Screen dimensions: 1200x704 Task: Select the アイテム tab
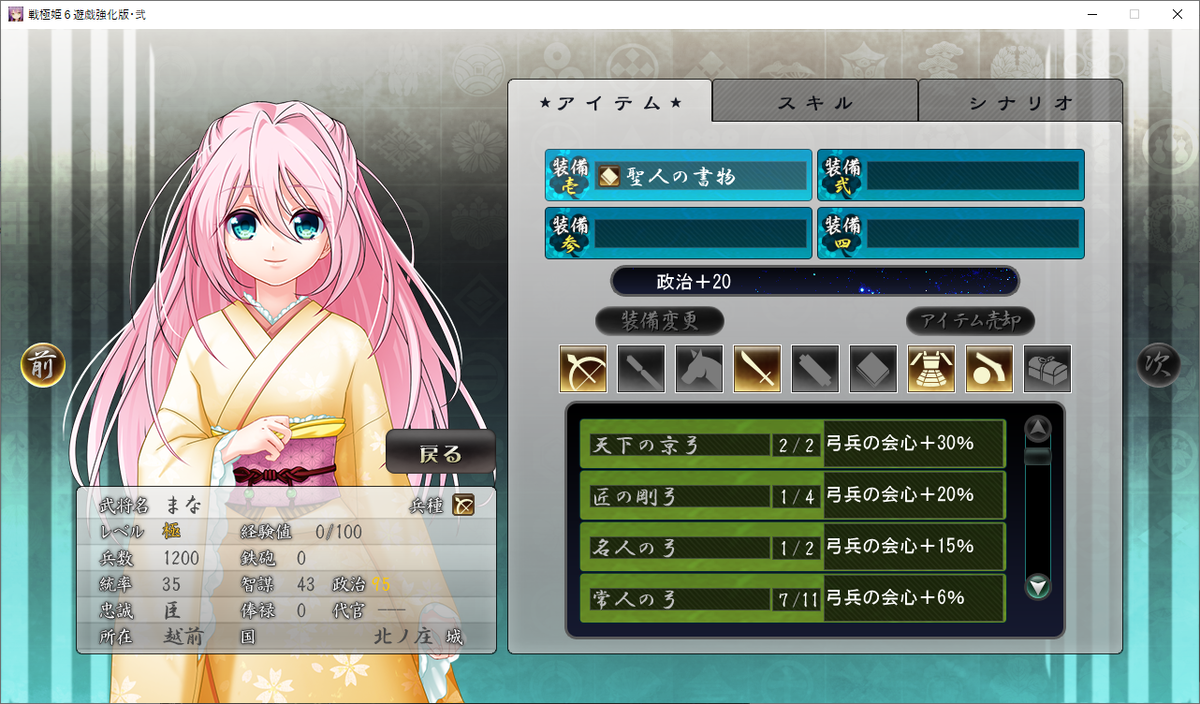coord(610,102)
